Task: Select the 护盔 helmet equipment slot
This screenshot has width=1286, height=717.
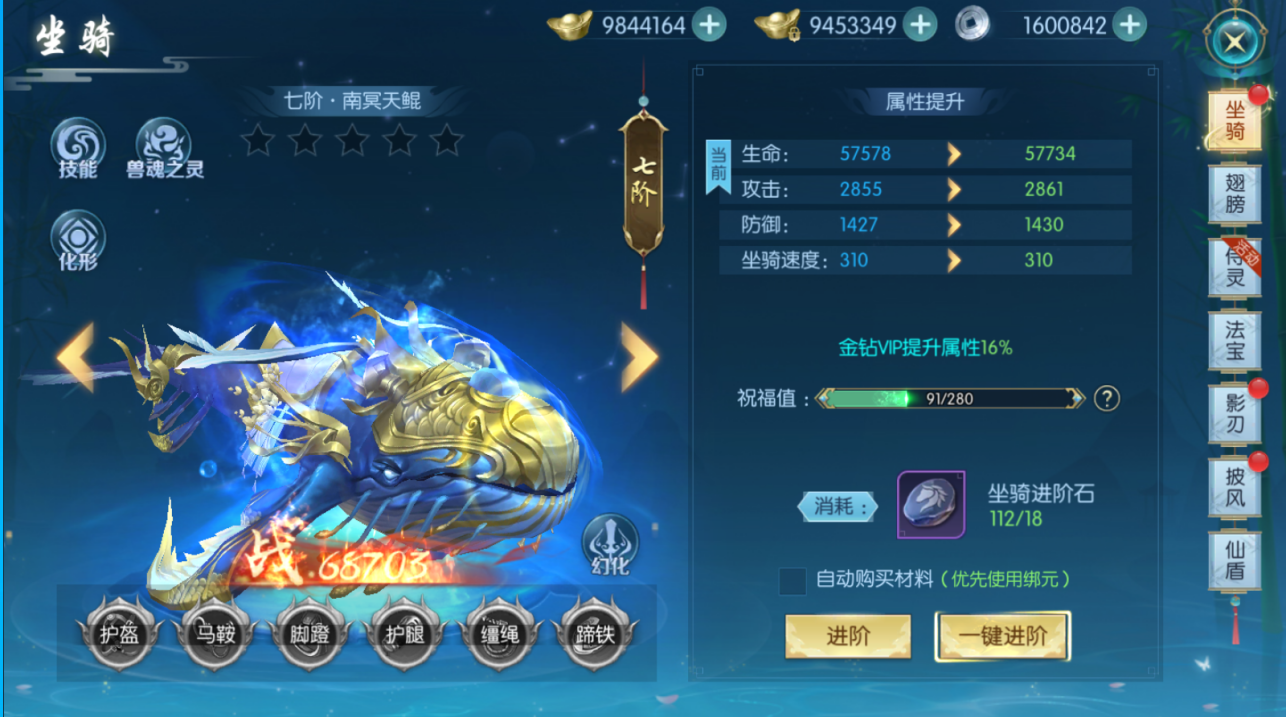Action: pyautogui.click(x=119, y=633)
